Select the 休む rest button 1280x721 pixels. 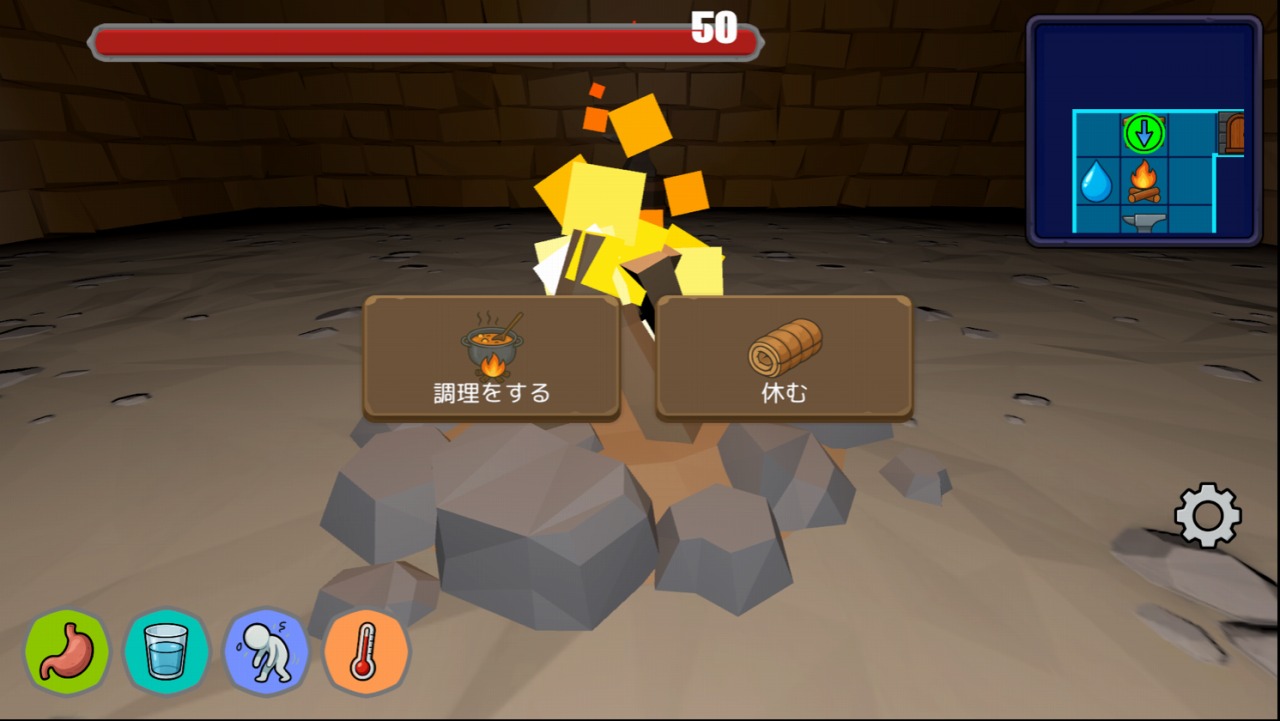pos(784,356)
